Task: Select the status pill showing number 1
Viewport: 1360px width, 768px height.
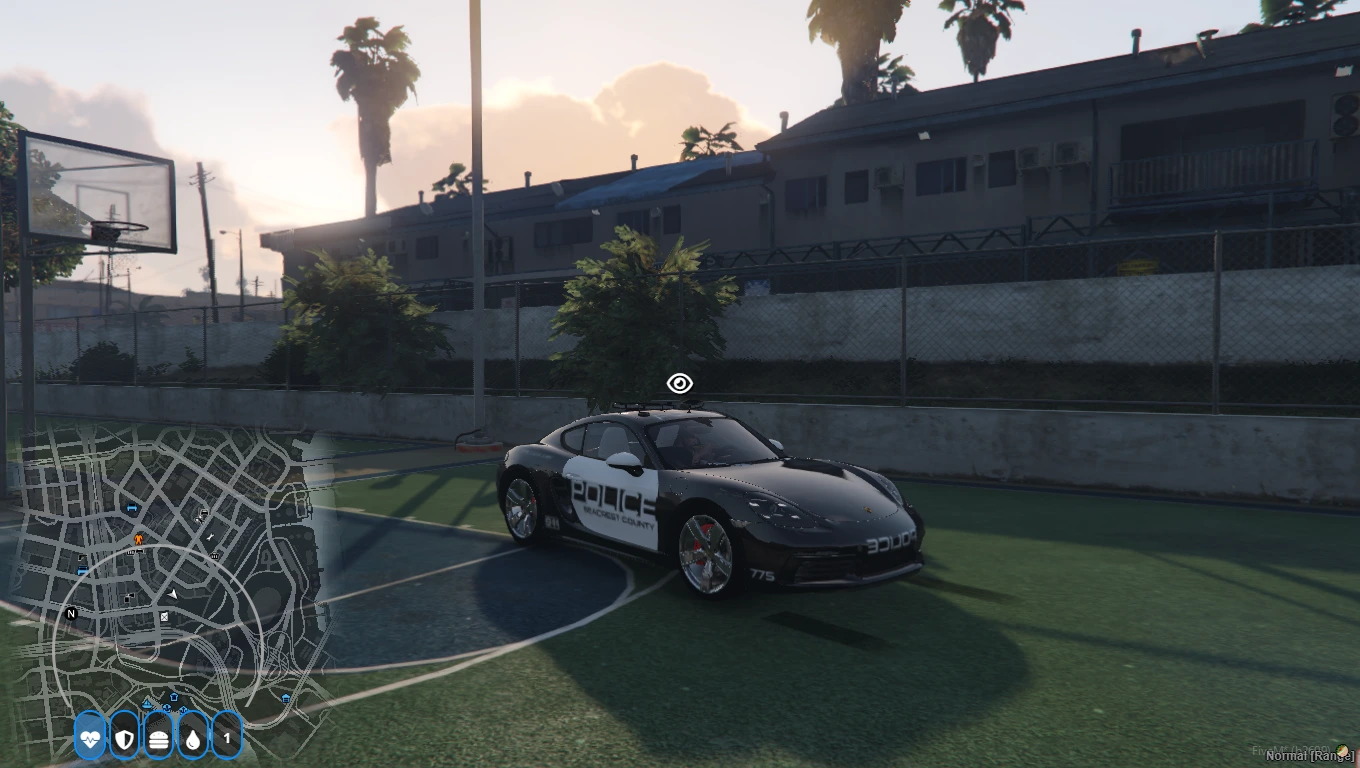Action: click(227, 739)
